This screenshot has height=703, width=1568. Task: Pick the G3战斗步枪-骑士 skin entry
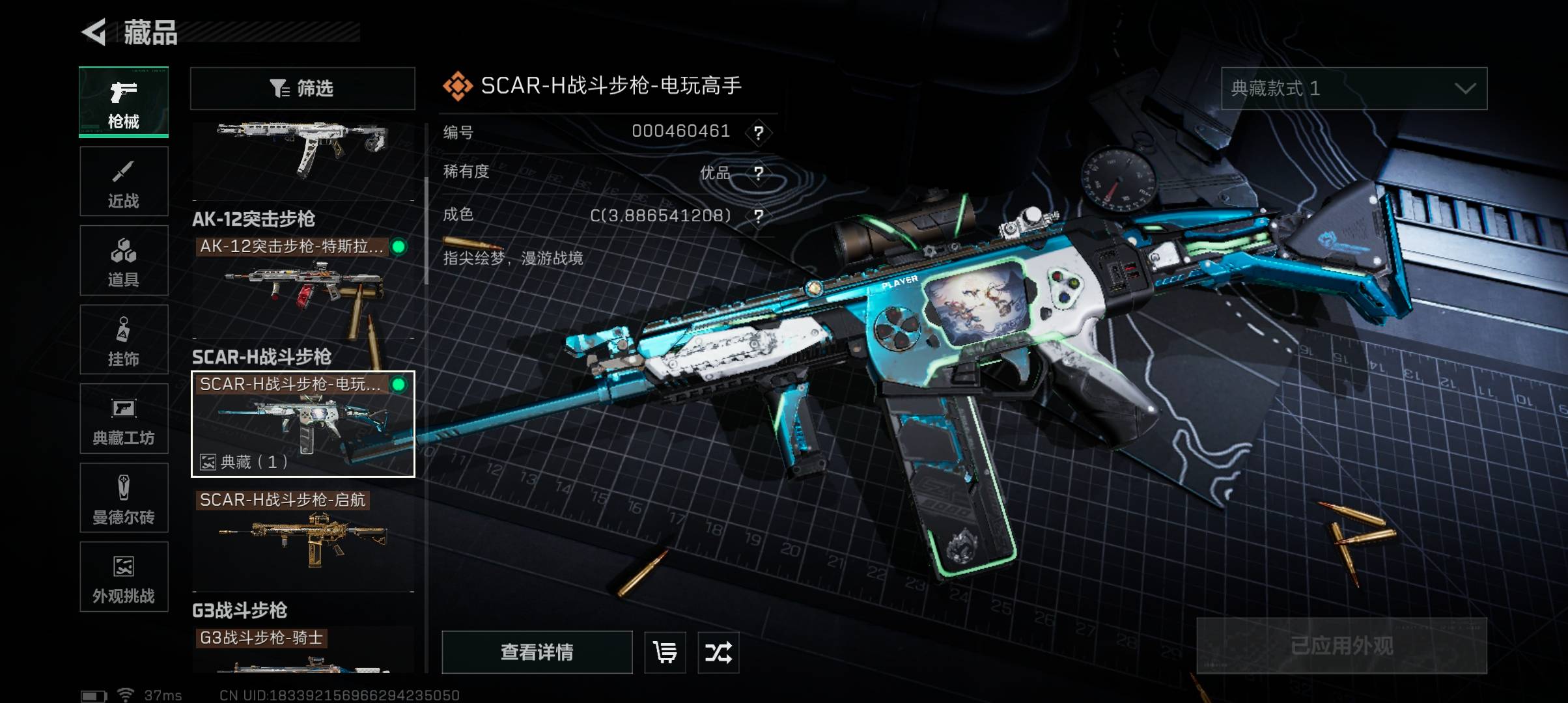(x=303, y=651)
